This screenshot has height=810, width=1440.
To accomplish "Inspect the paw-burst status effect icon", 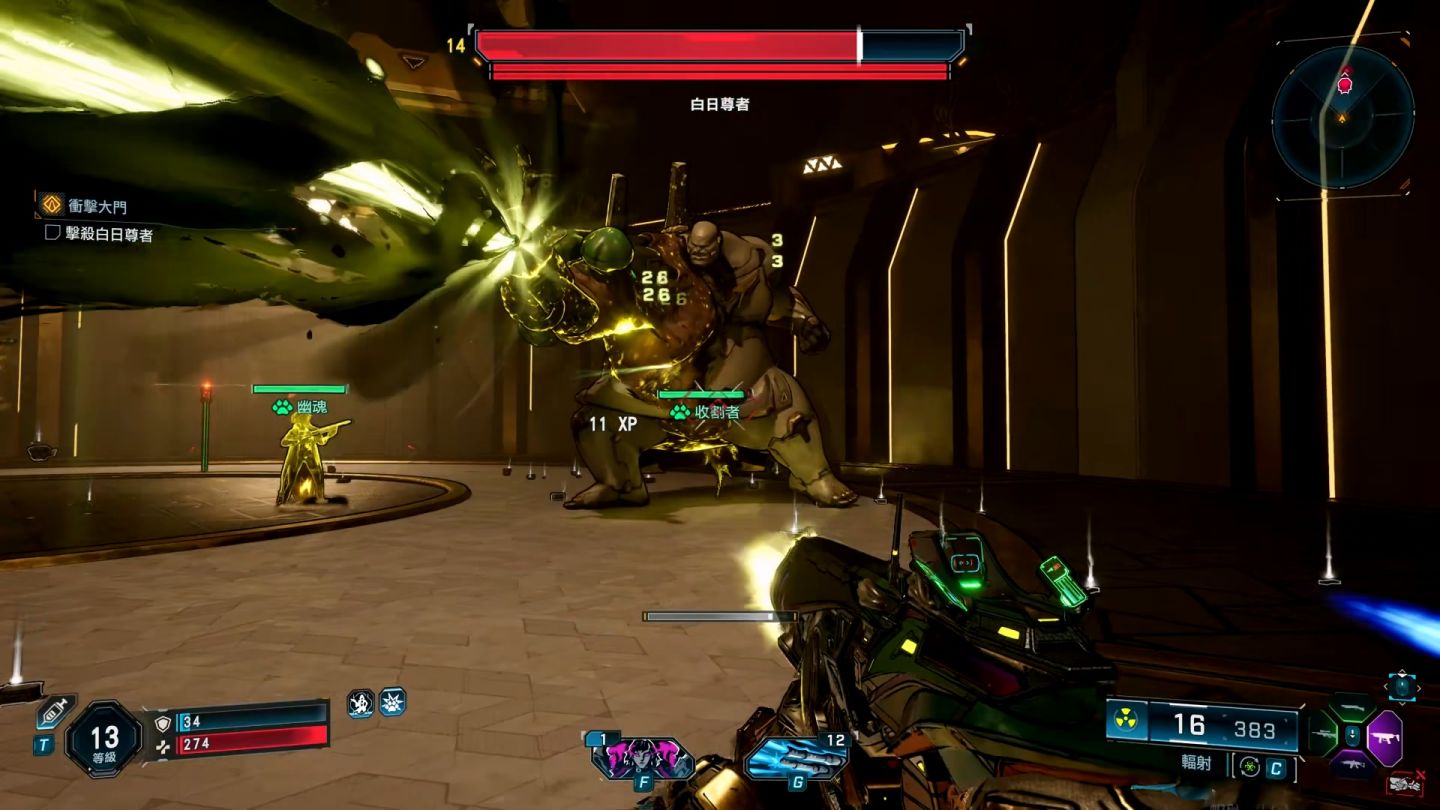I will click(x=392, y=702).
